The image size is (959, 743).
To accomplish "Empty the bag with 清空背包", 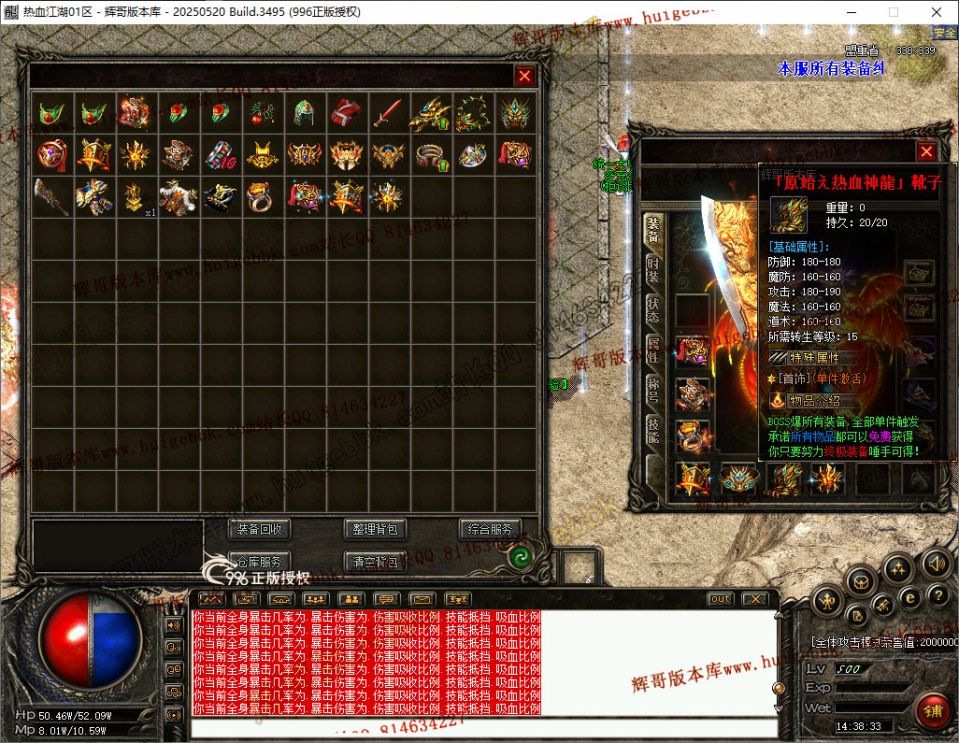I will 375,561.
